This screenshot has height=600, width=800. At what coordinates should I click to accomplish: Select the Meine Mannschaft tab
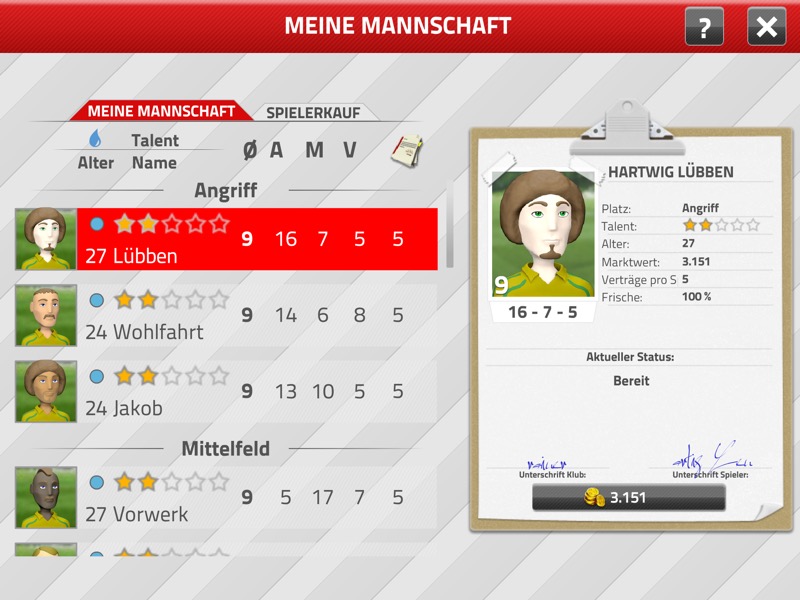161,111
